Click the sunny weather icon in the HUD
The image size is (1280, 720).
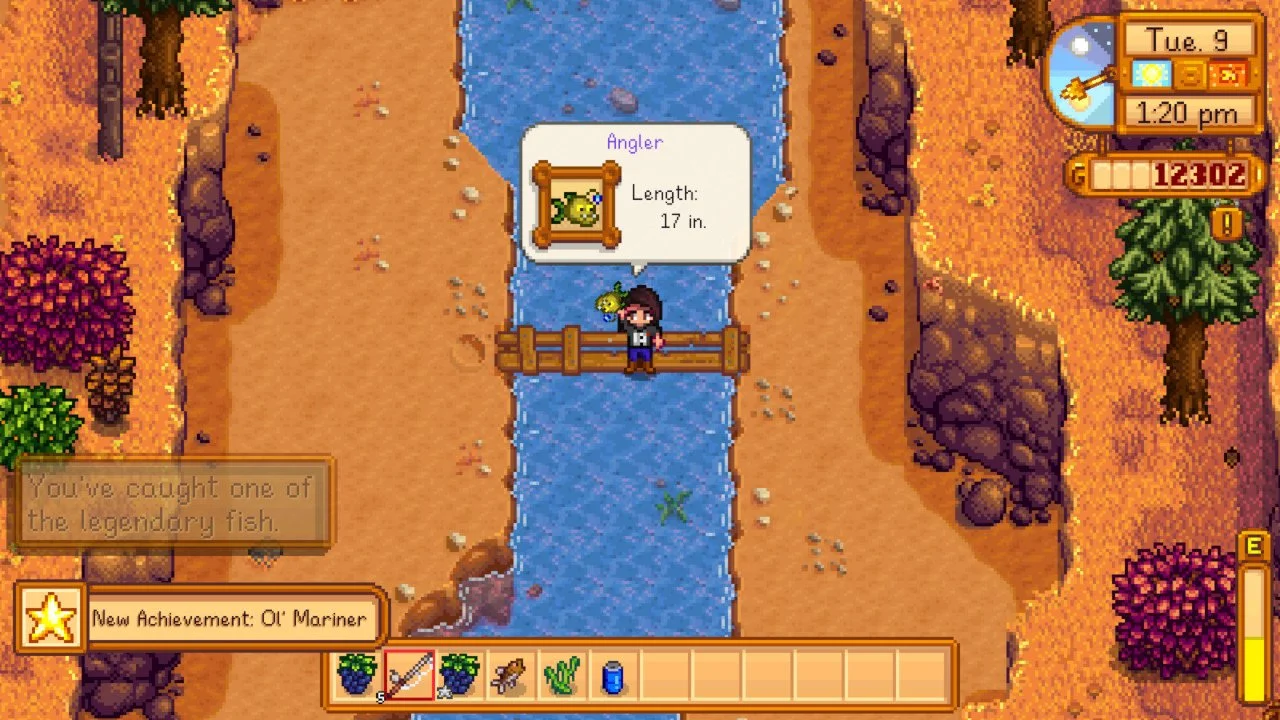point(1151,75)
